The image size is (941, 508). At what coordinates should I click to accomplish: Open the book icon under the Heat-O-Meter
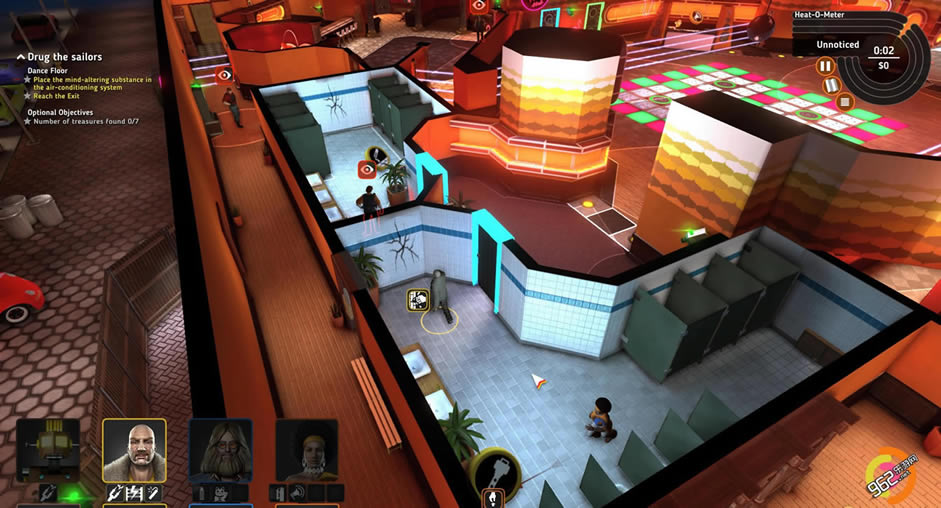(x=831, y=86)
